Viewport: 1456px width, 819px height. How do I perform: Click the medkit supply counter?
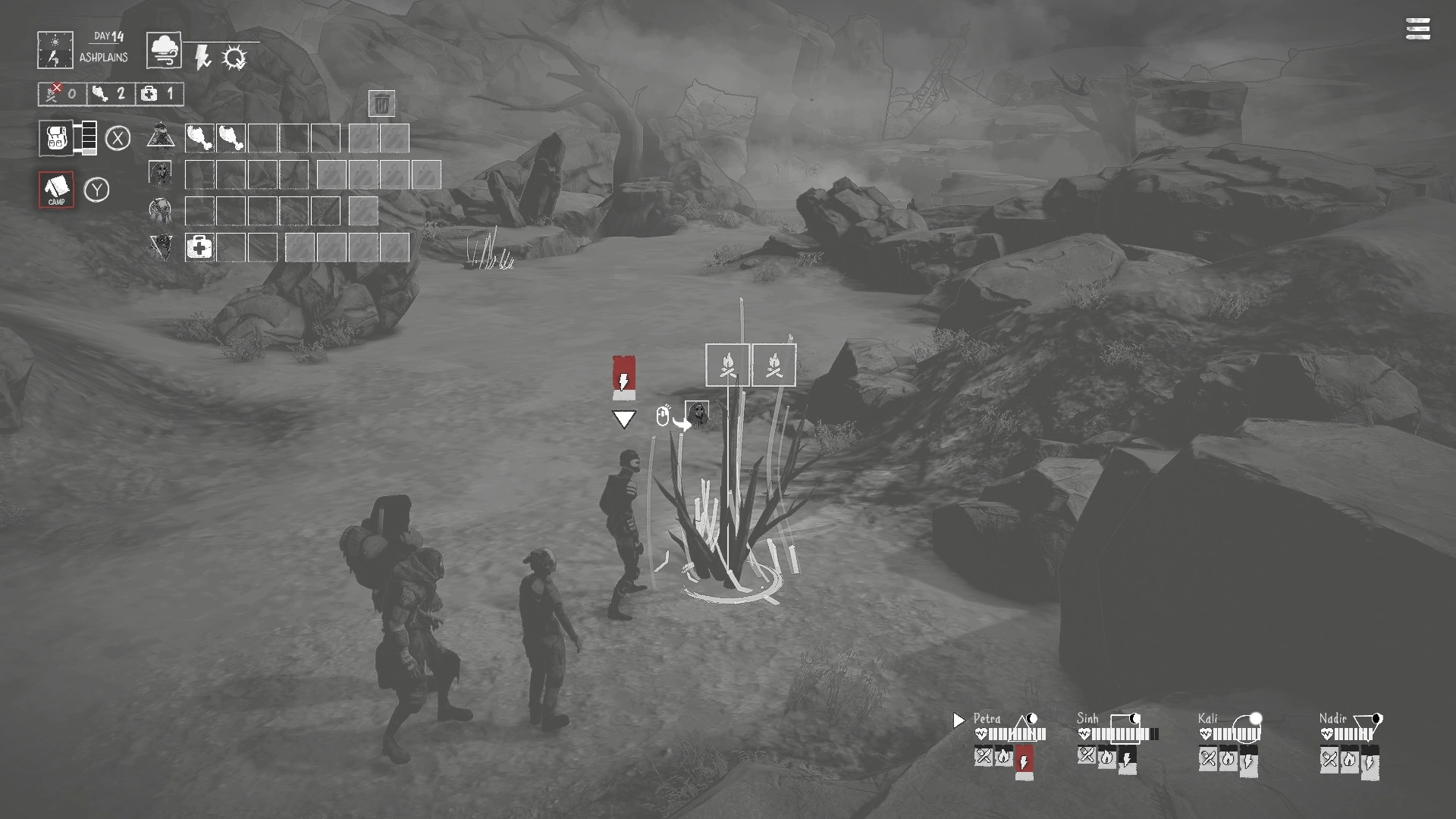159,94
